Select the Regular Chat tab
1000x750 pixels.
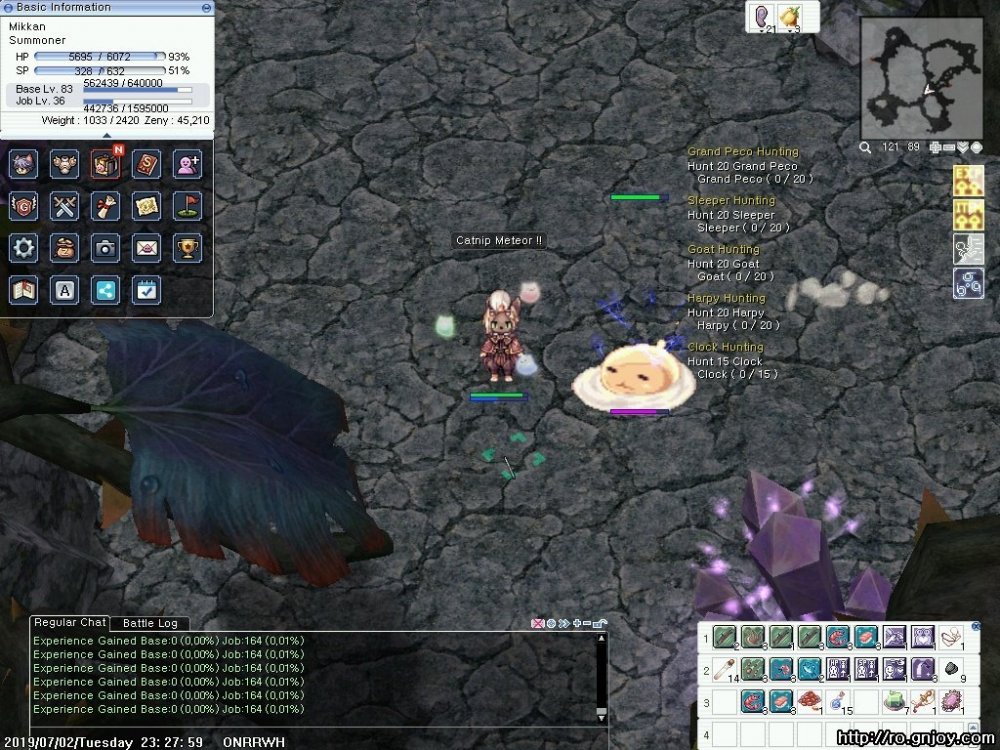point(69,622)
